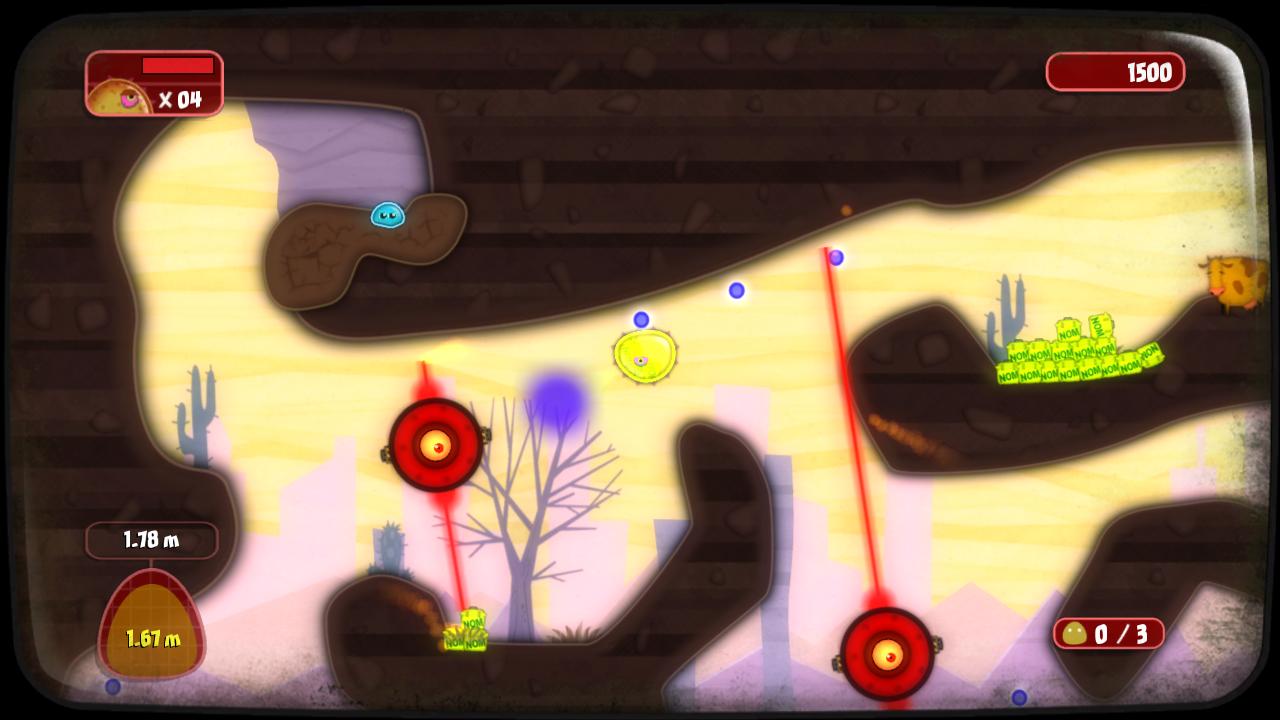
Task: Click the 1500 score display
Action: 1115,72
